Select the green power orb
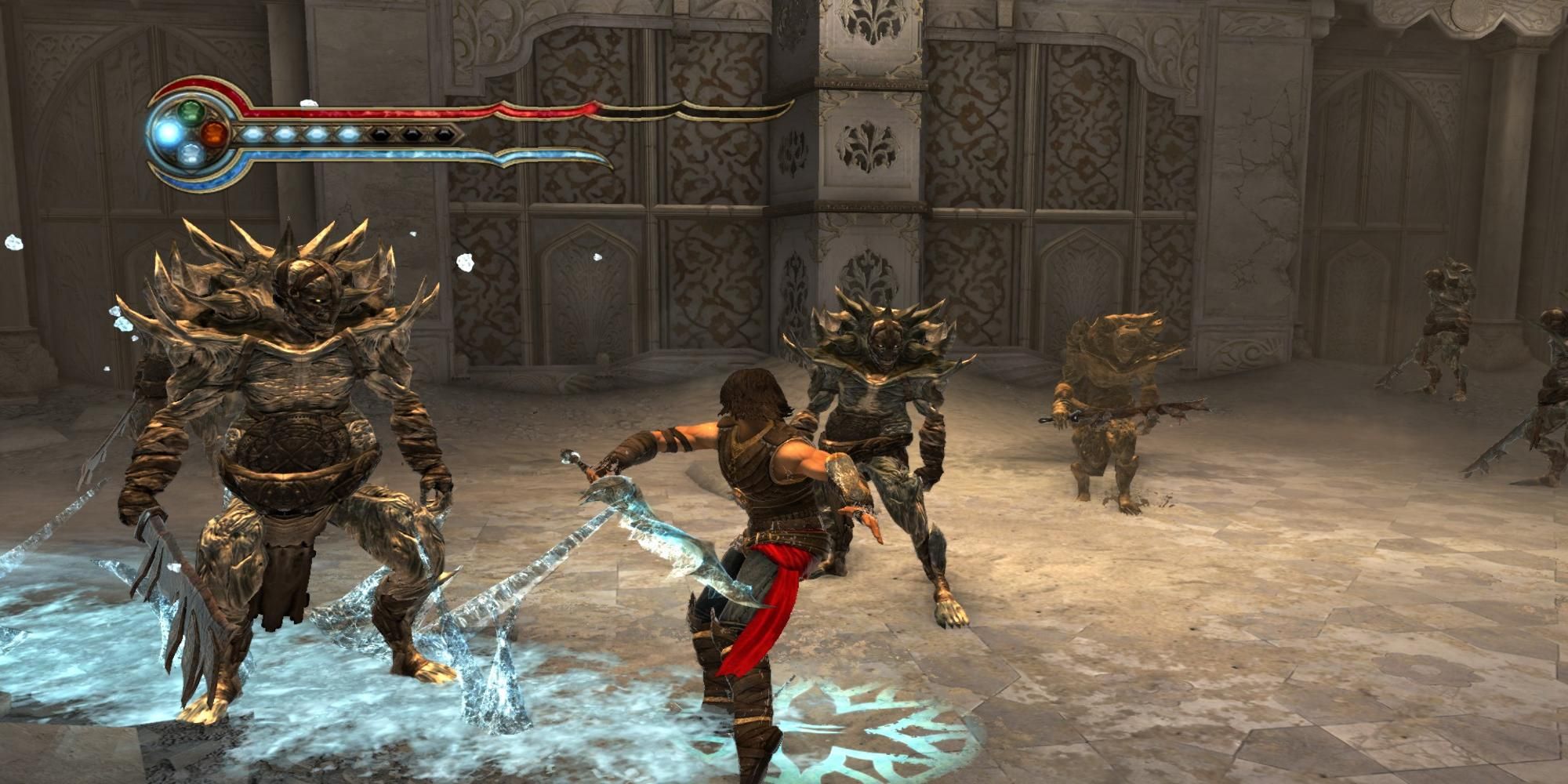1568x784 pixels. (x=190, y=111)
